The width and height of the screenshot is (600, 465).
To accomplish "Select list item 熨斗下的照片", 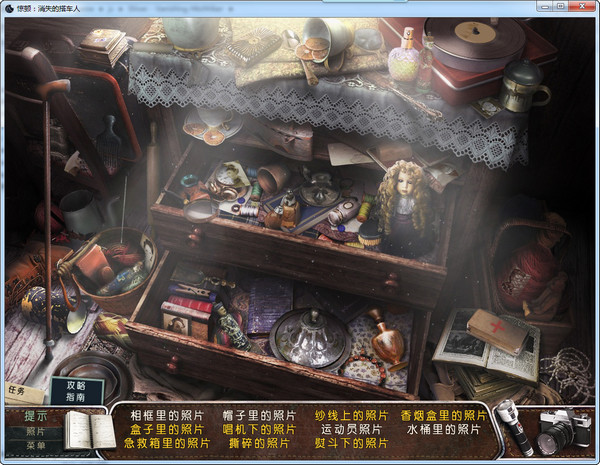I will [x=351, y=443].
